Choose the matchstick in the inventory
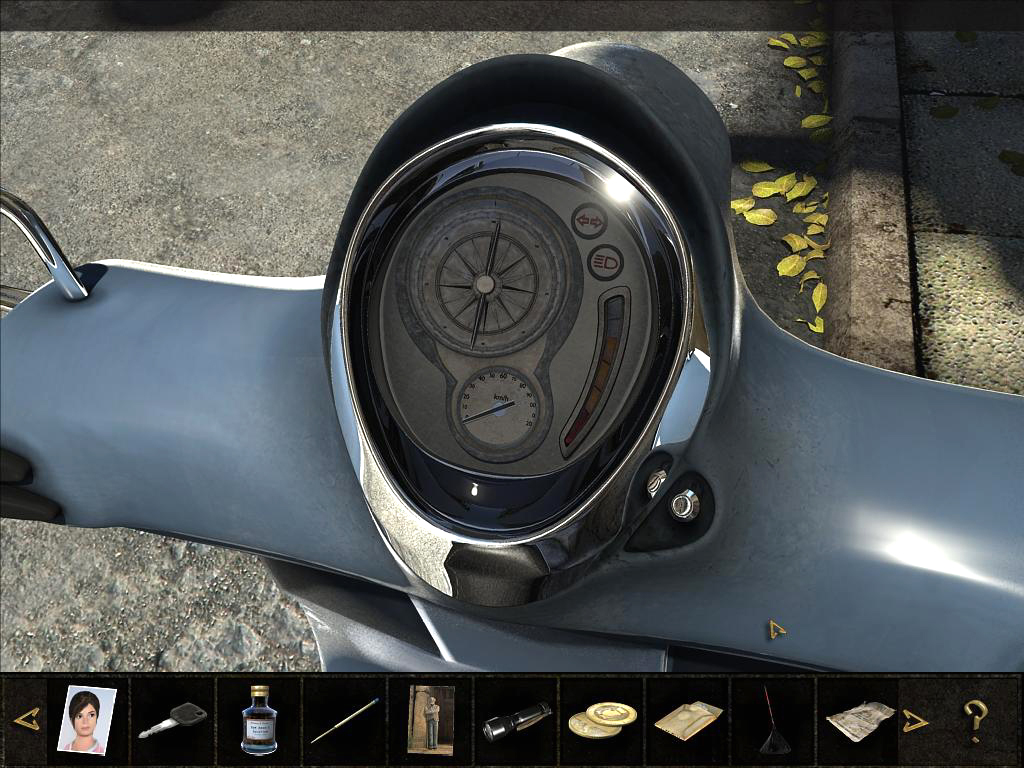 coord(345,720)
